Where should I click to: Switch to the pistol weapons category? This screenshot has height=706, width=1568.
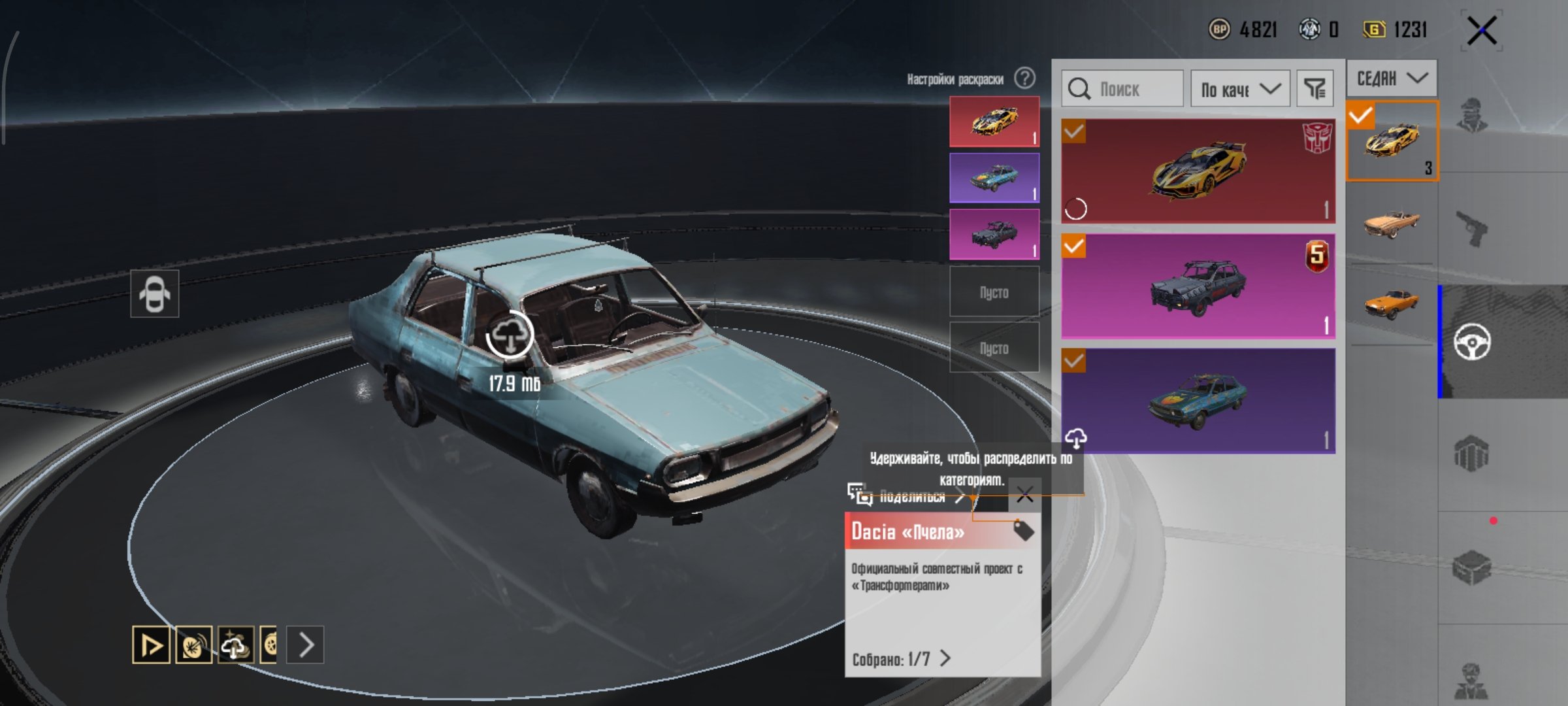pyautogui.click(x=1471, y=229)
